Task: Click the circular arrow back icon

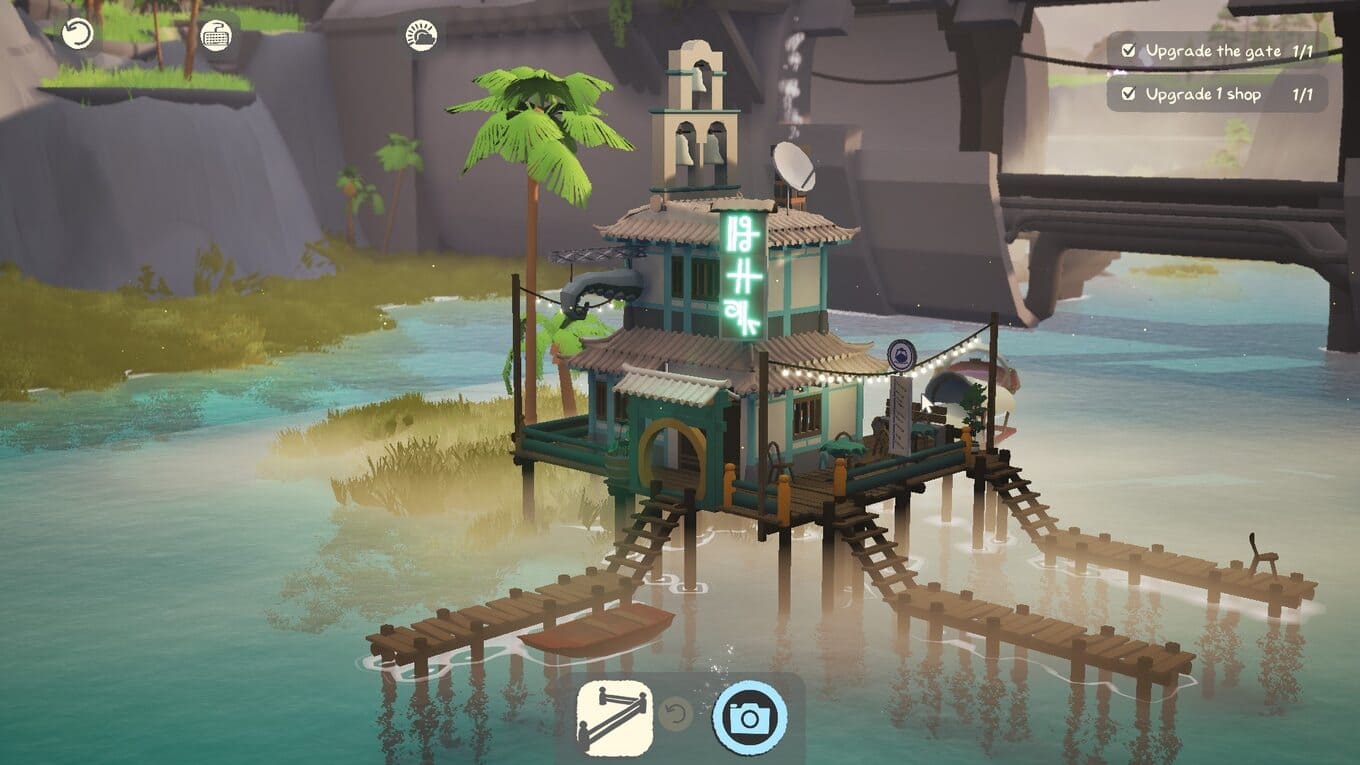Action: [x=77, y=34]
